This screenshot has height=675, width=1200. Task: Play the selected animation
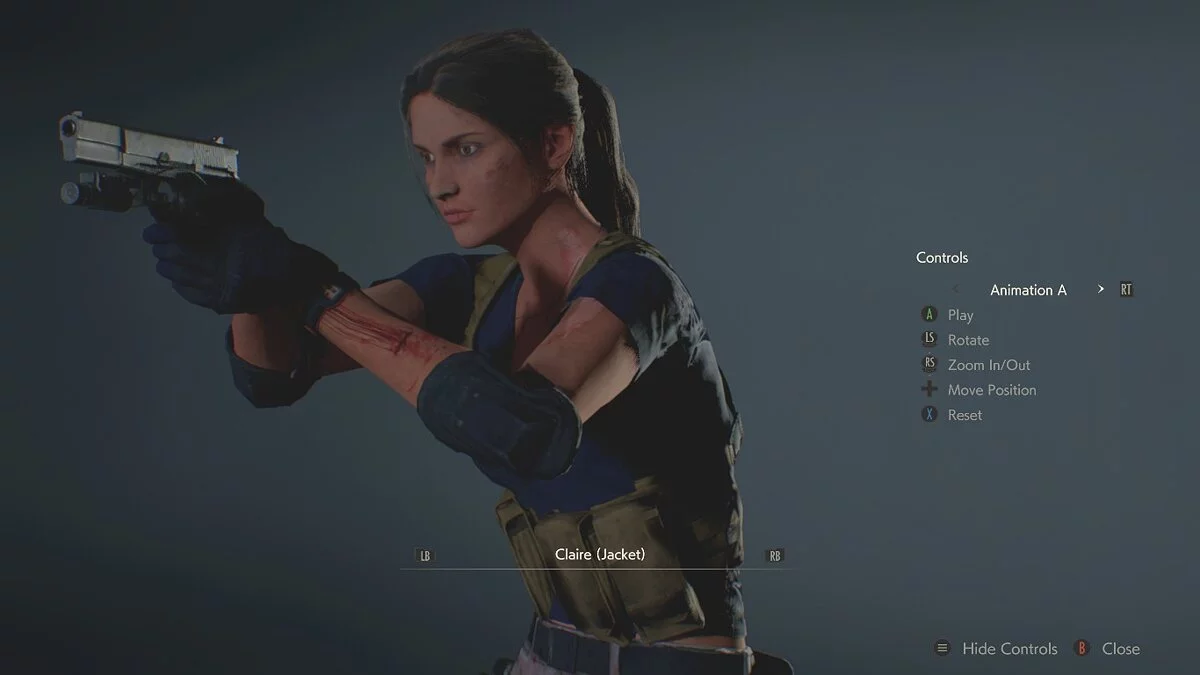pos(960,315)
